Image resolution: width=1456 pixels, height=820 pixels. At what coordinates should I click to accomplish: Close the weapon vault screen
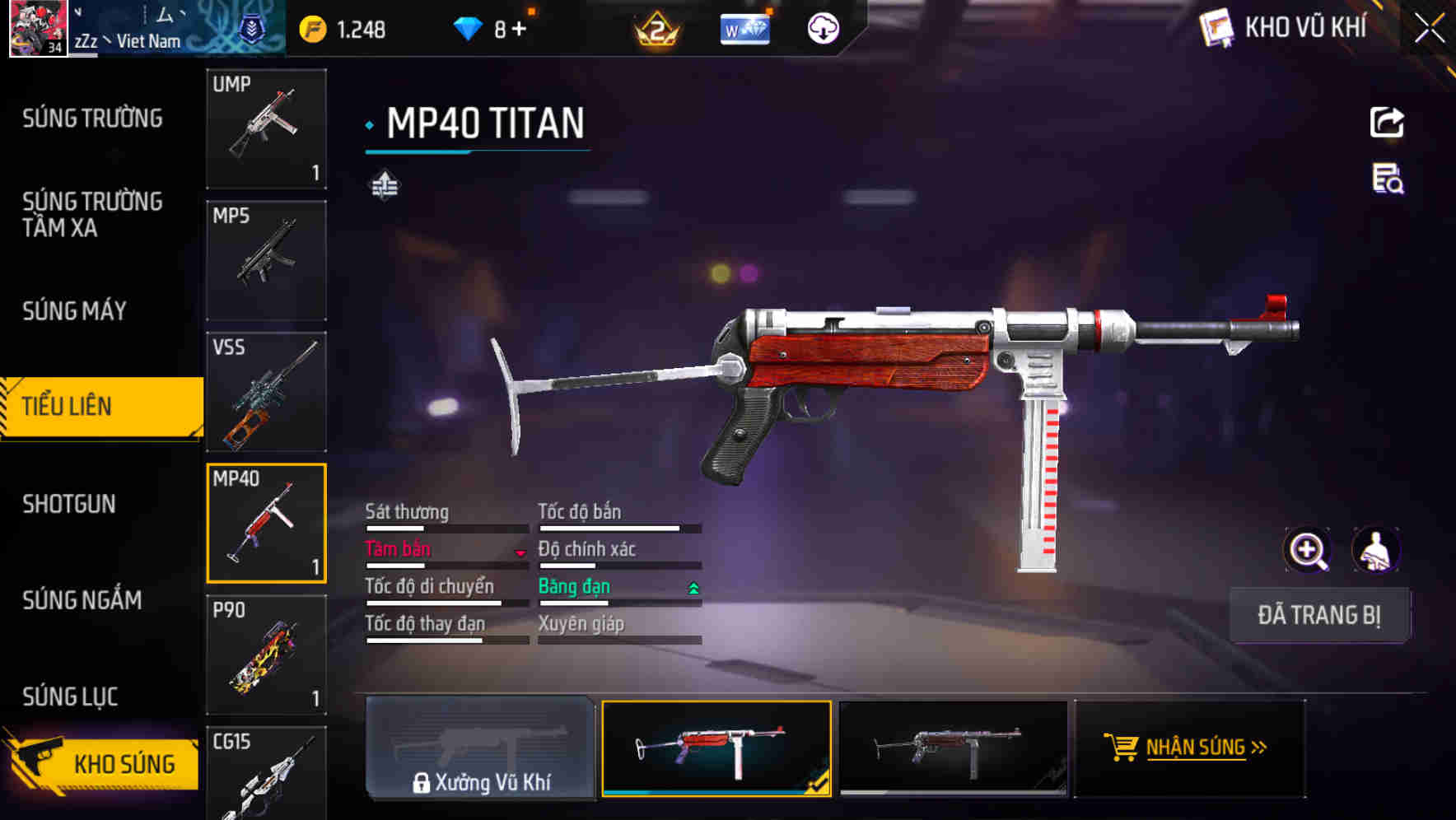1429,29
